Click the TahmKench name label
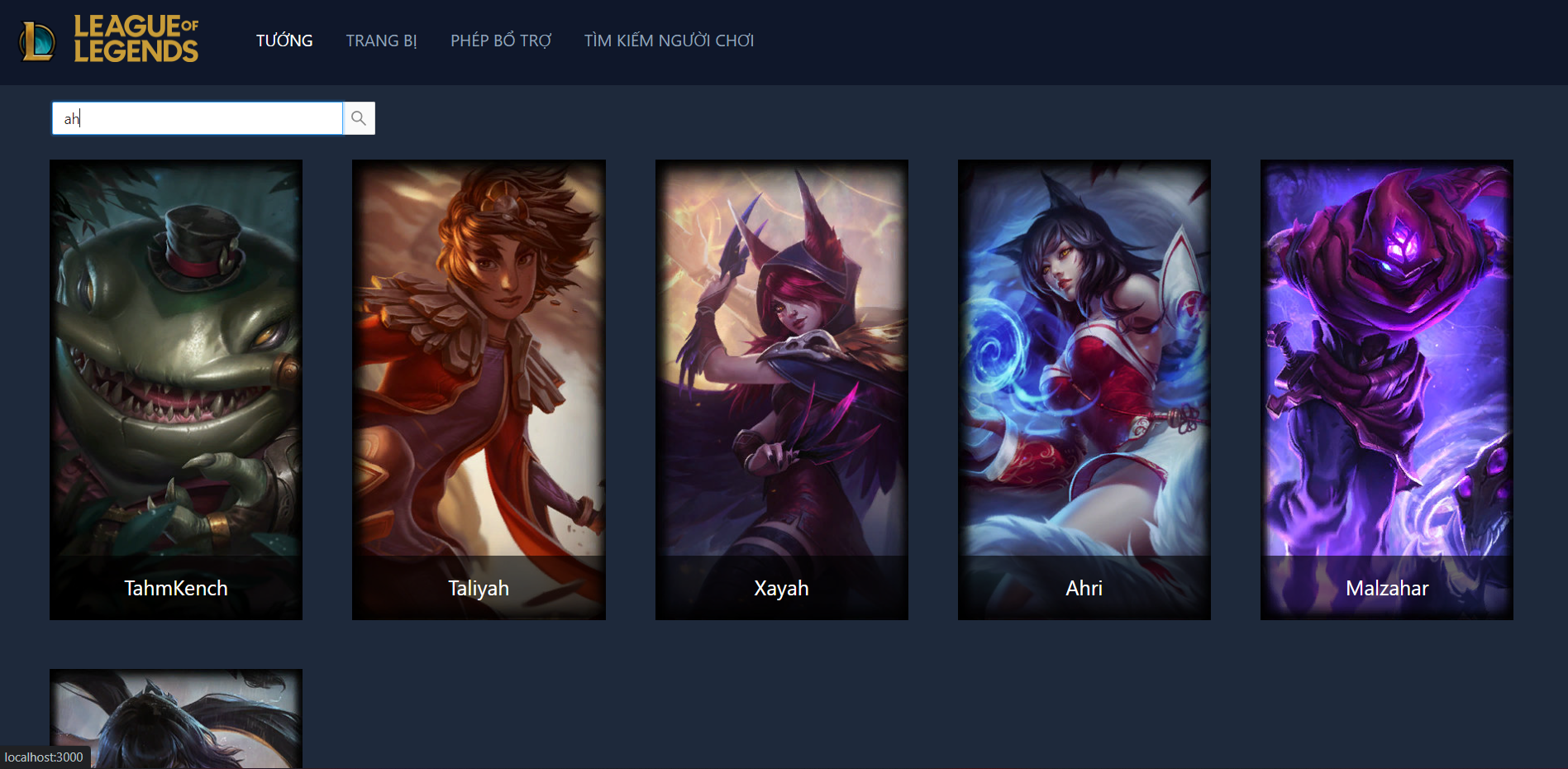The image size is (1568, 769). (x=175, y=588)
